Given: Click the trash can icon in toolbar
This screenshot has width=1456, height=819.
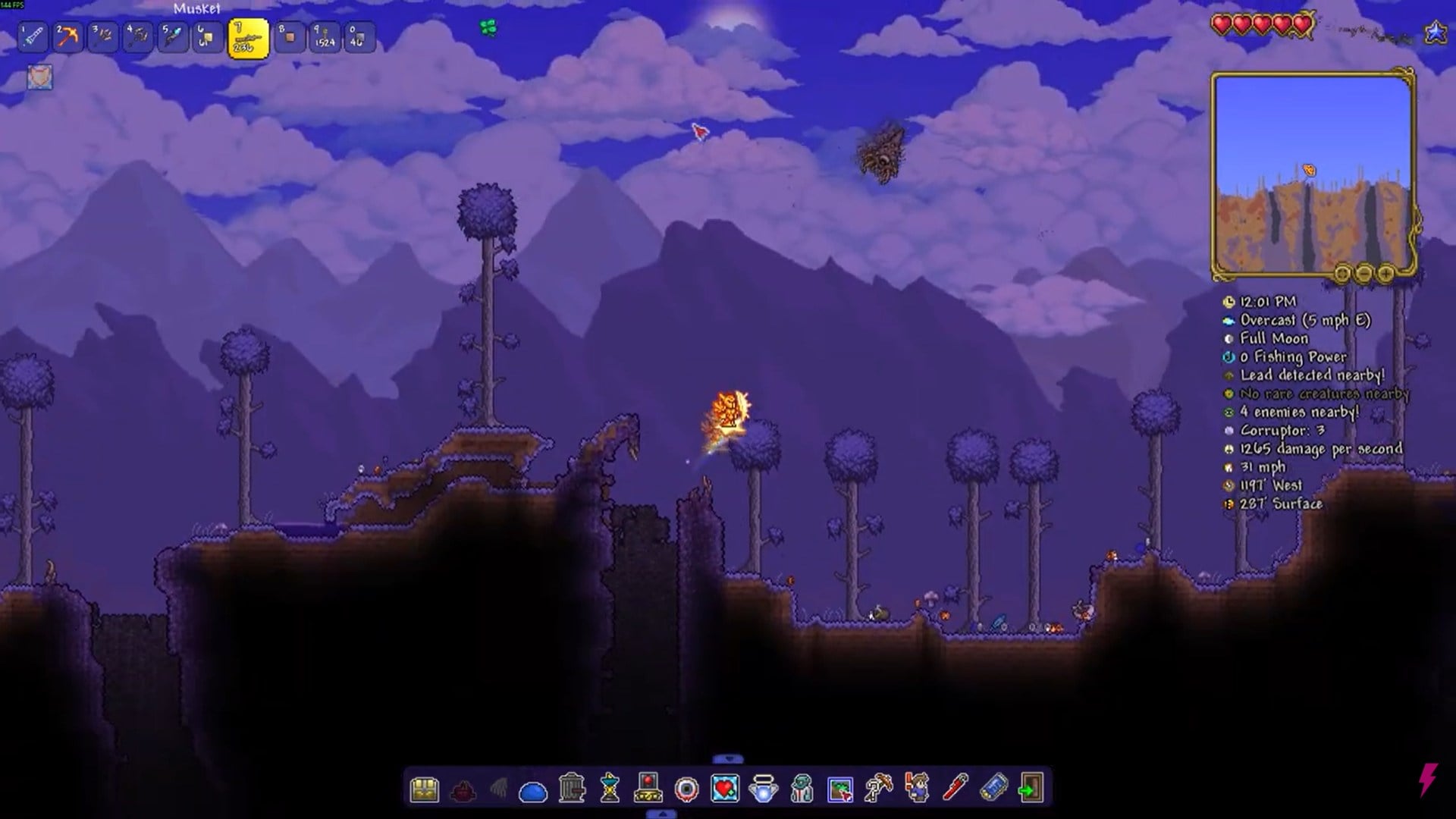Looking at the screenshot, I should (572, 789).
